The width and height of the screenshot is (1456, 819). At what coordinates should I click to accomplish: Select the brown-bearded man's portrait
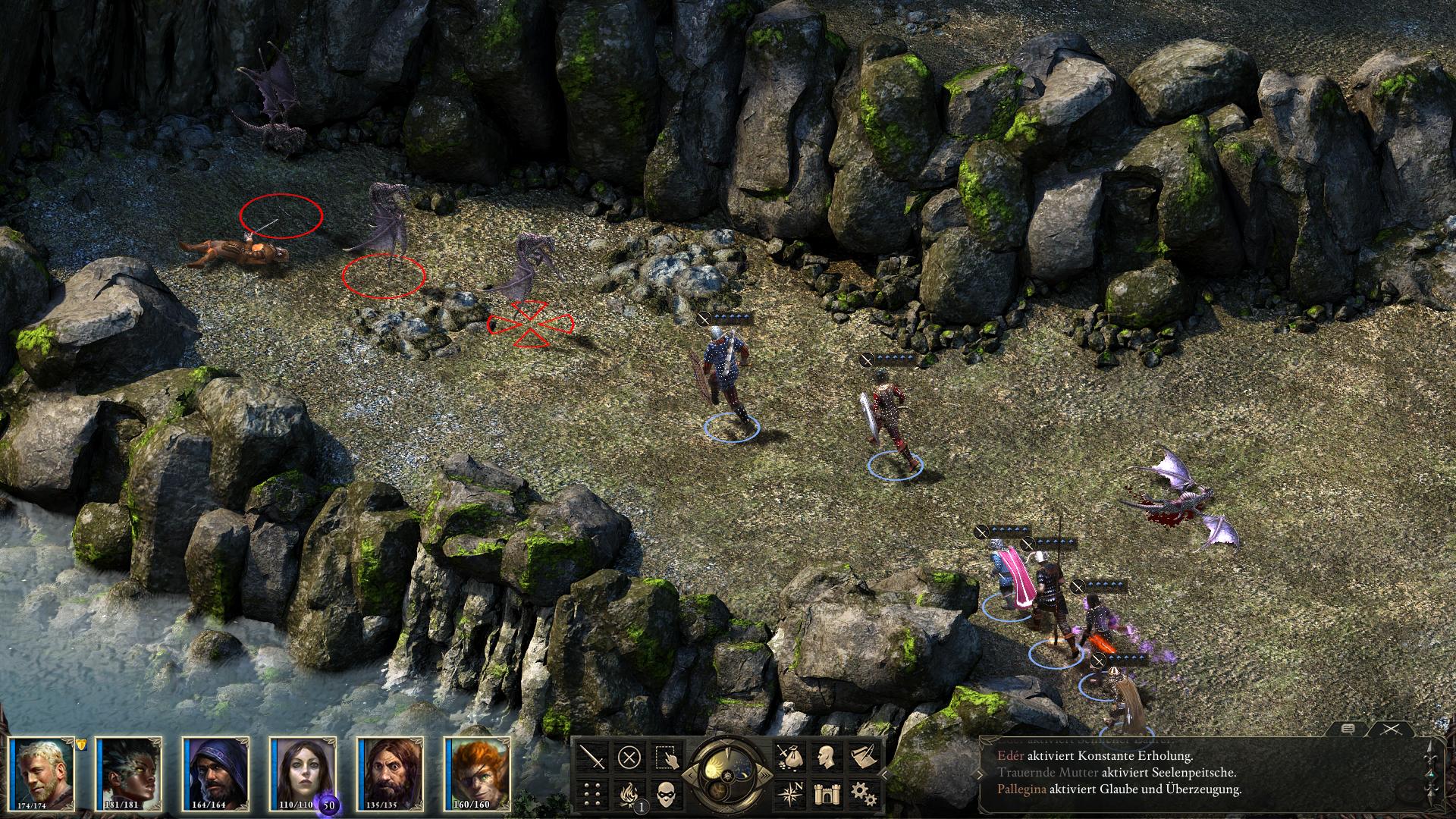[391, 772]
